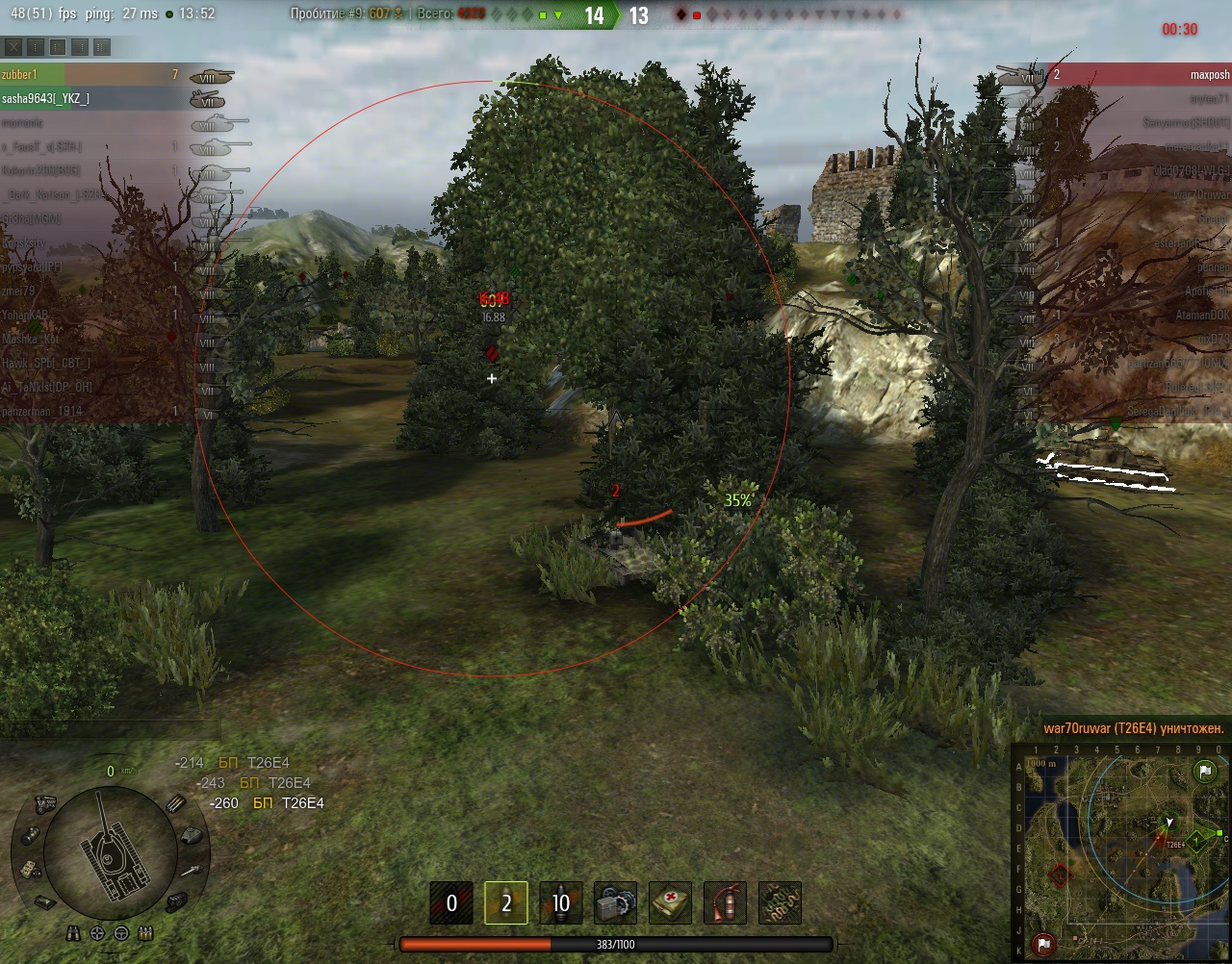Click the gun module icon
This screenshot has width=1232, height=964.
coord(191,872)
